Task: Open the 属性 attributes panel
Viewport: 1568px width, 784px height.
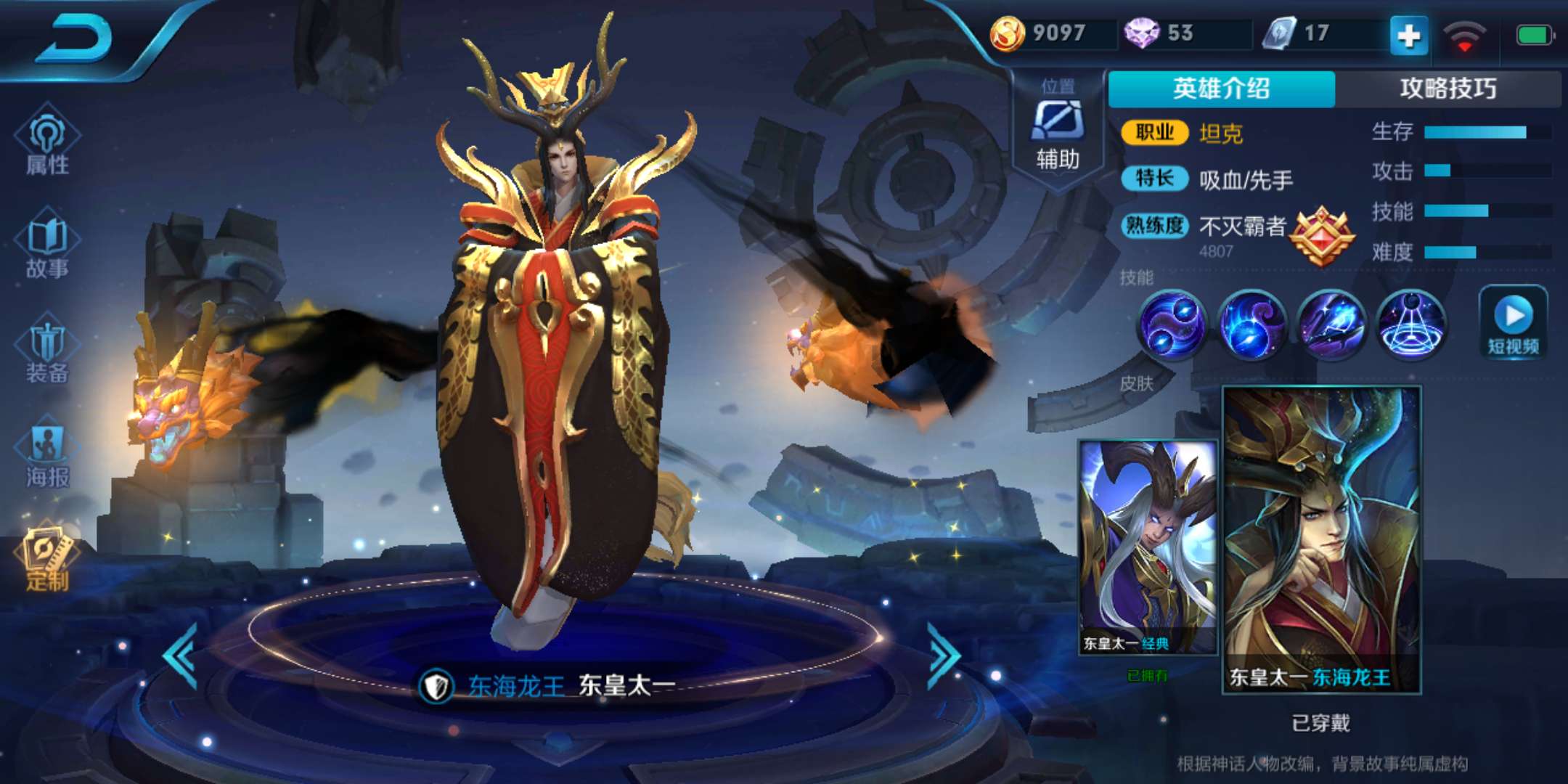Action: click(48, 142)
